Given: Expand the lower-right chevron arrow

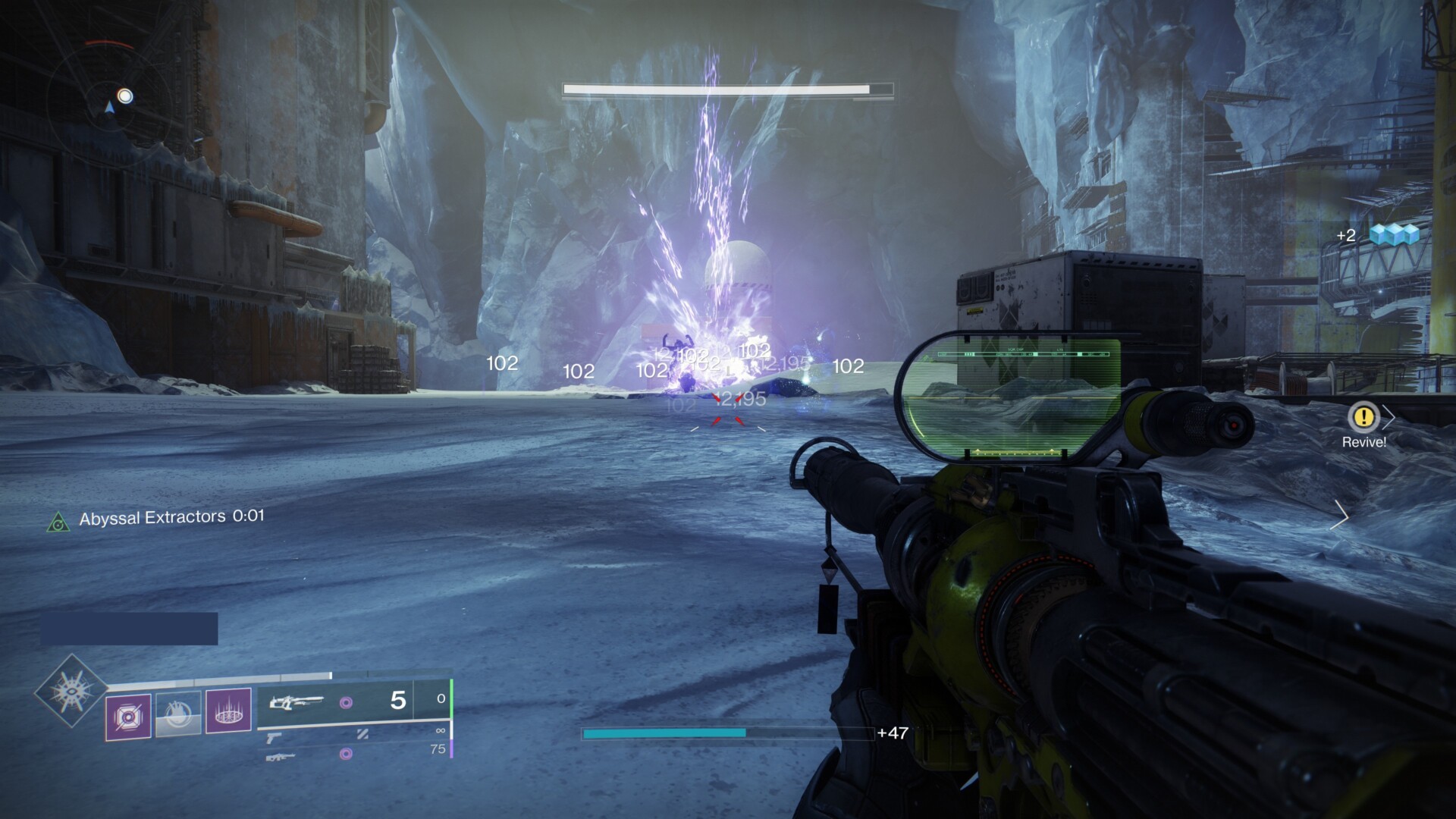Looking at the screenshot, I should point(1341,516).
